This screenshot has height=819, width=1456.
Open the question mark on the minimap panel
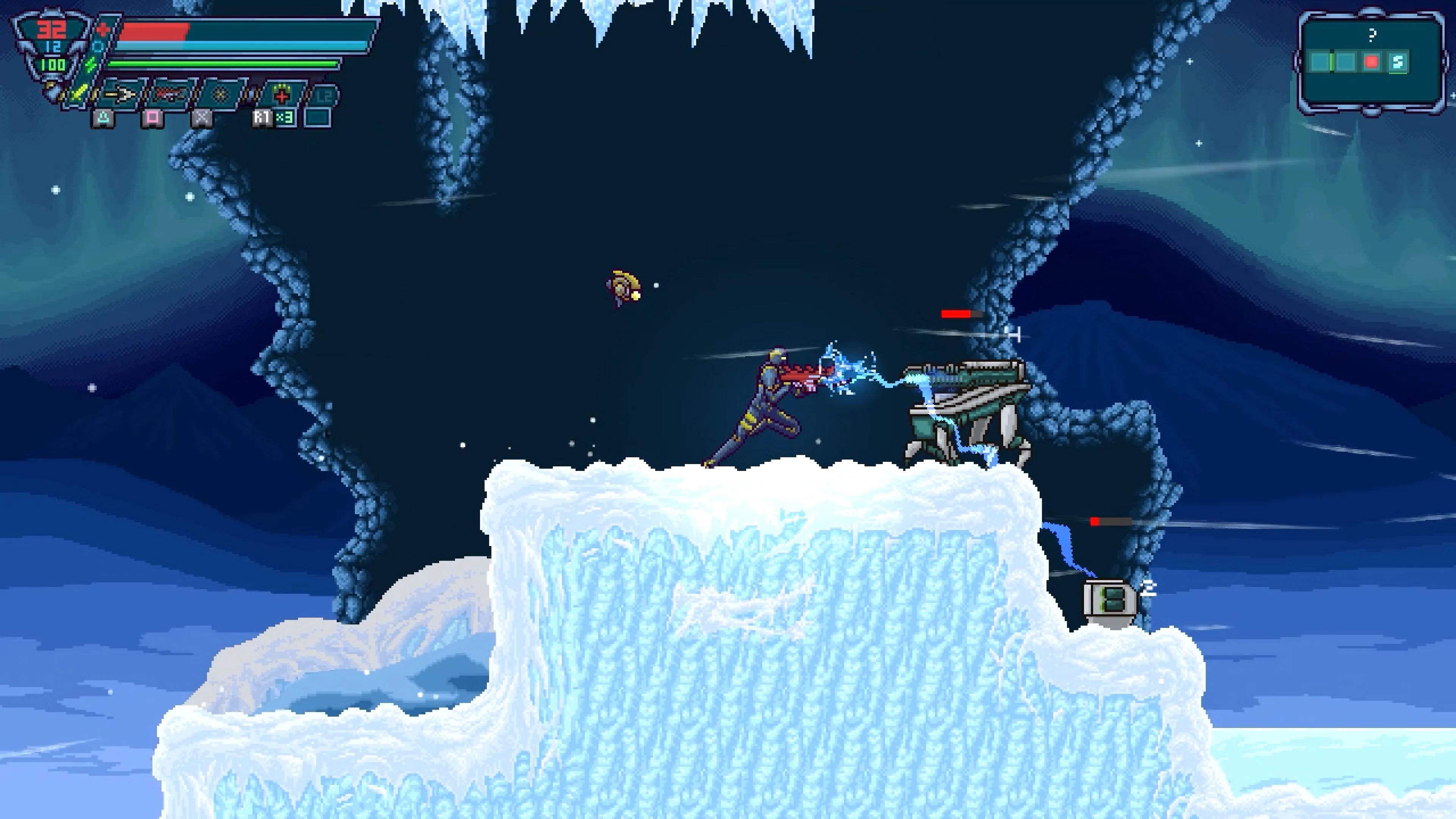pos(1372,36)
